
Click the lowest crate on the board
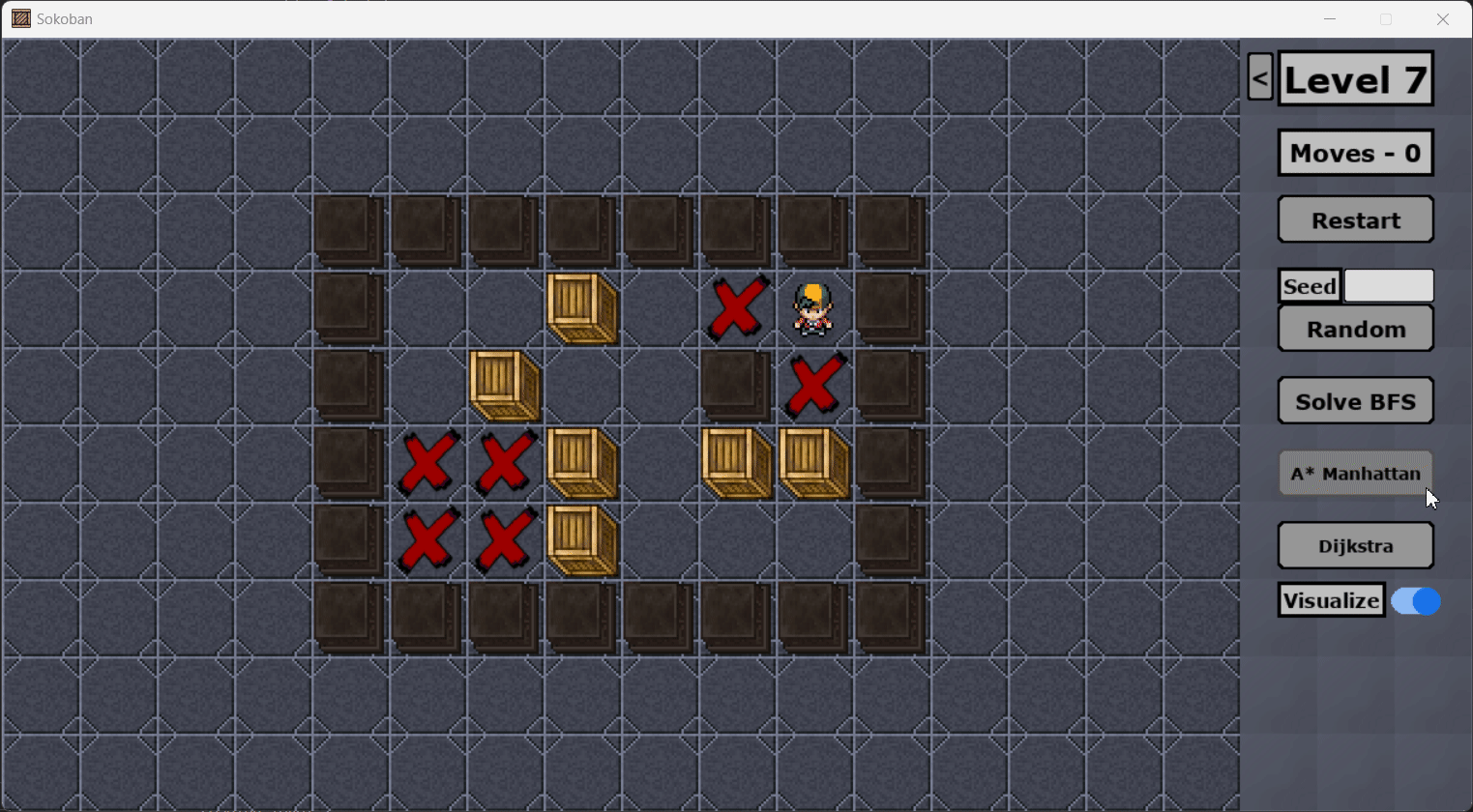coord(582,539)
